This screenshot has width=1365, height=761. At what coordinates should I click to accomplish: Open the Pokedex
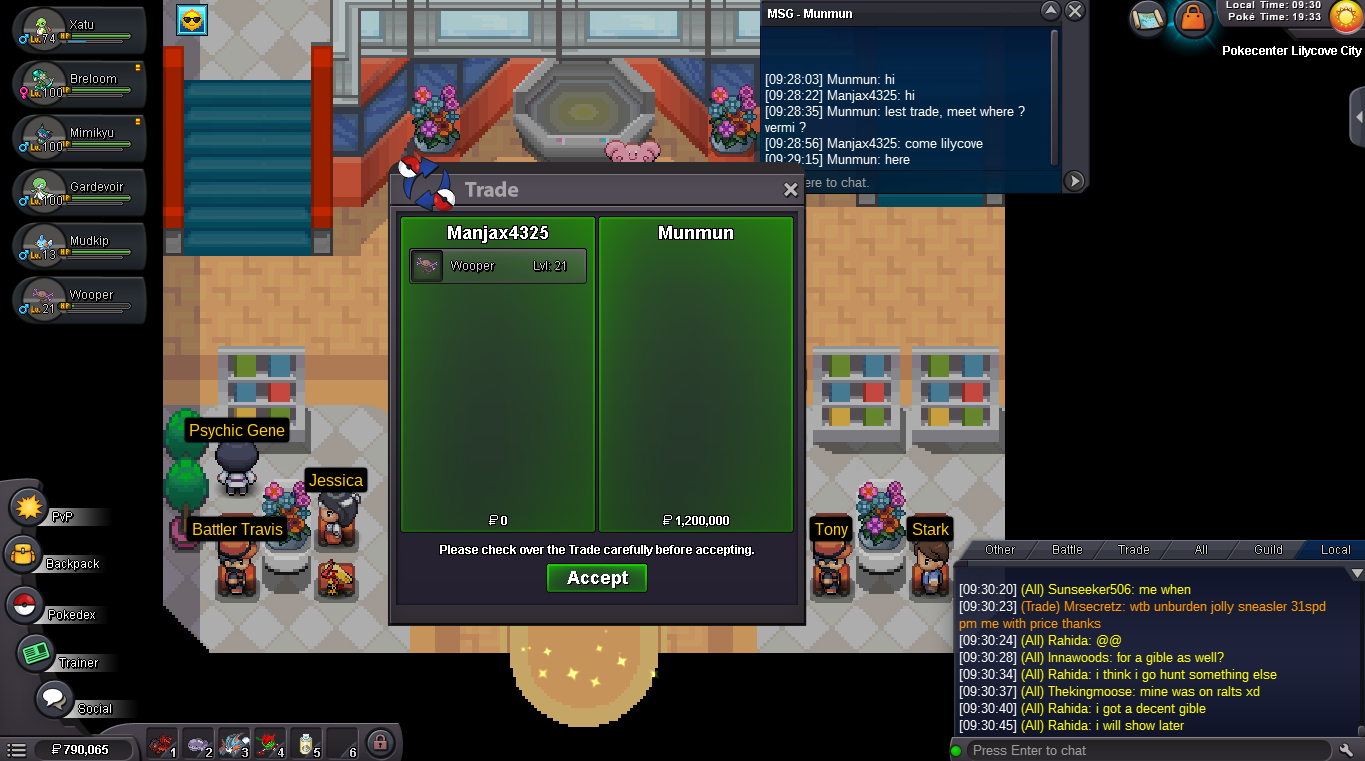[x=26, y=606]
